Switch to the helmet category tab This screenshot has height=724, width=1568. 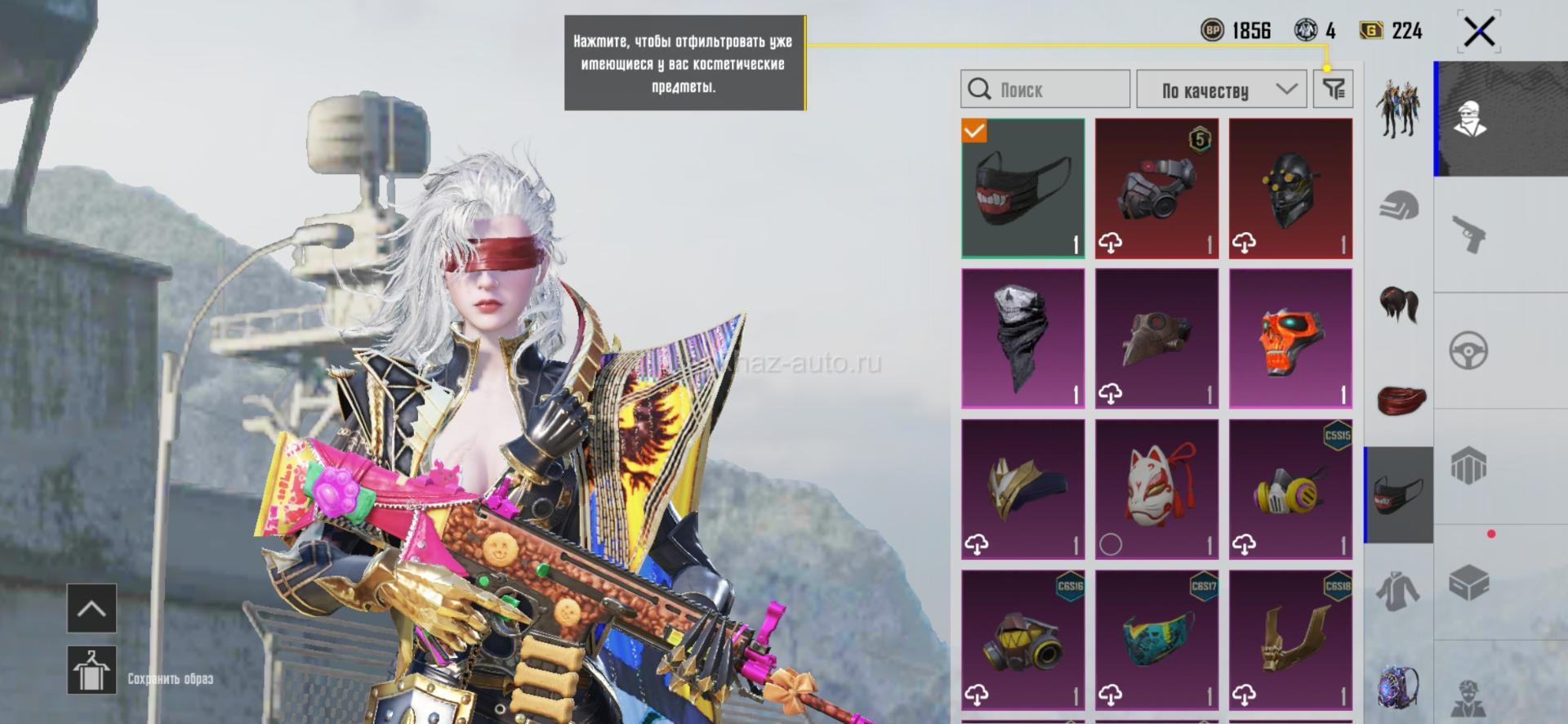coord(1400,206)
